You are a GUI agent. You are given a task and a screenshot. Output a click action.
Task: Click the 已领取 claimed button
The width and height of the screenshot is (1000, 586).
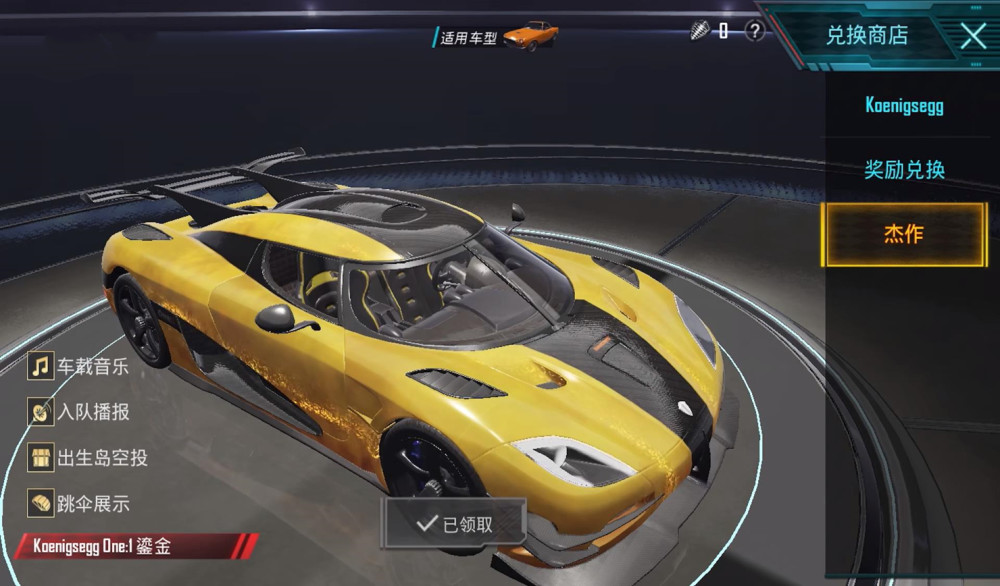pos(456,522)
